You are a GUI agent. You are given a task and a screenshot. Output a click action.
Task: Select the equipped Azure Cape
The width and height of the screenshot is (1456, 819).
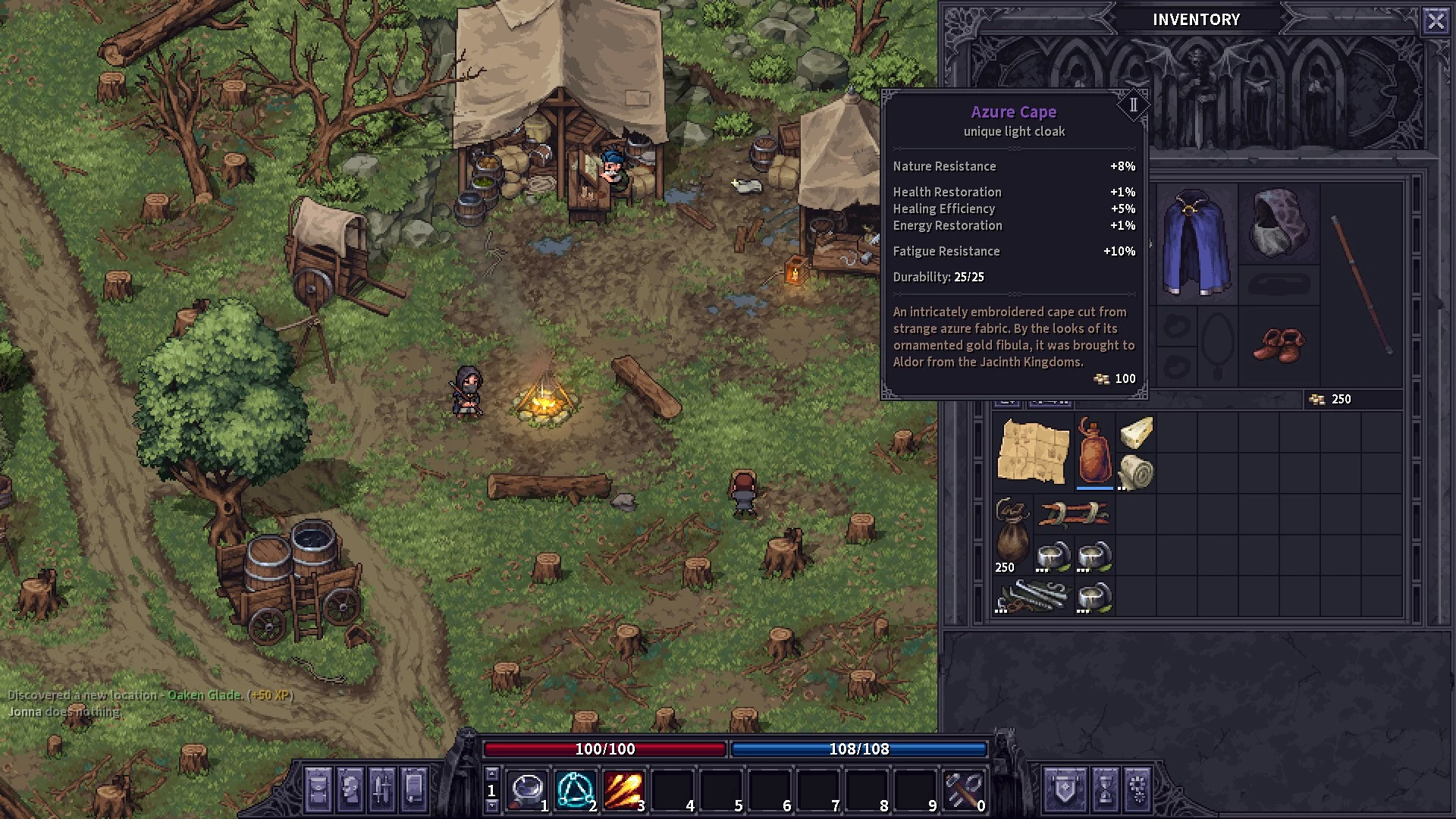pos(1196,243)
